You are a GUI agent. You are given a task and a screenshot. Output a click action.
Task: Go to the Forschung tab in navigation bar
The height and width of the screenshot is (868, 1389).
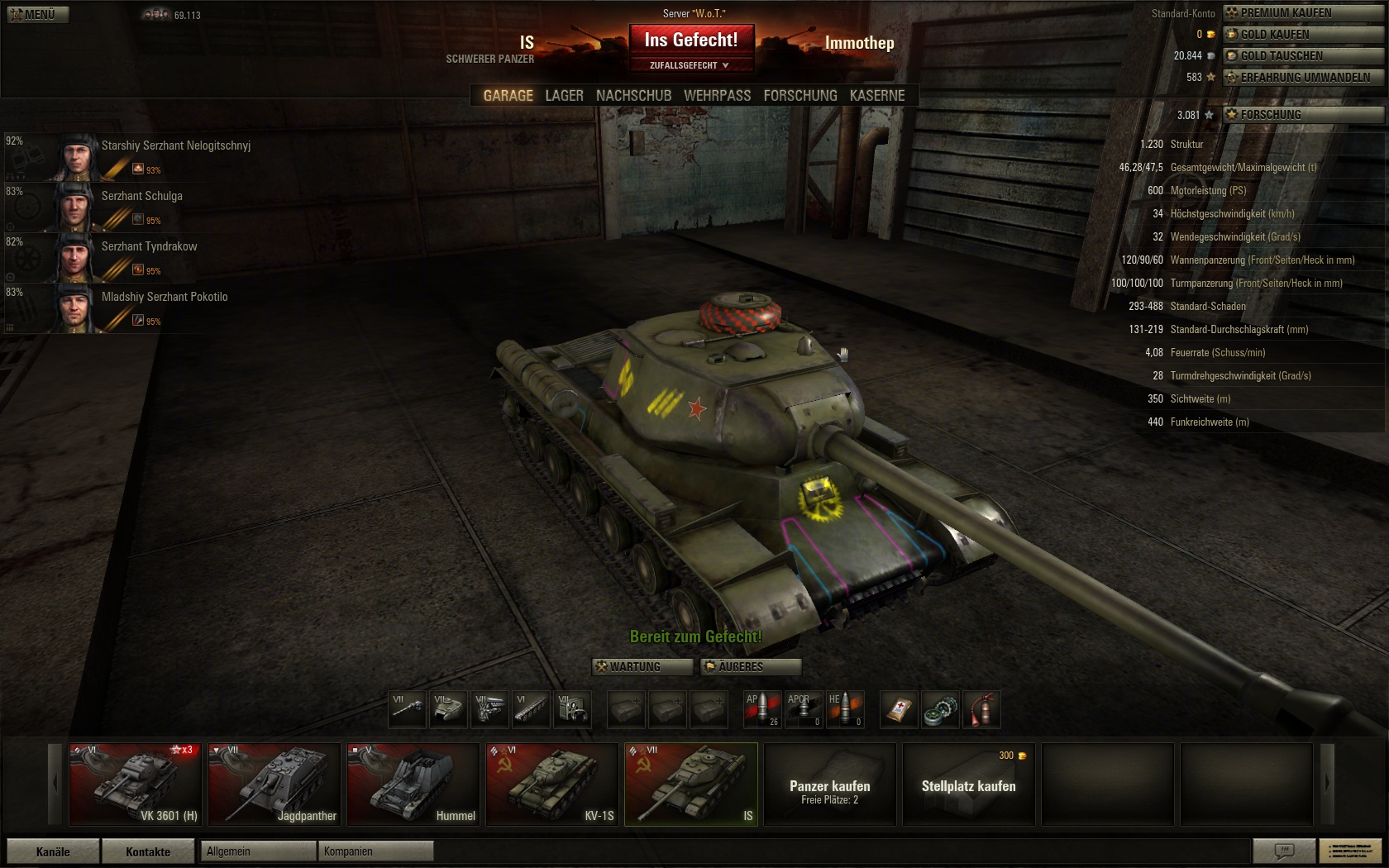(x=800, y=96)
